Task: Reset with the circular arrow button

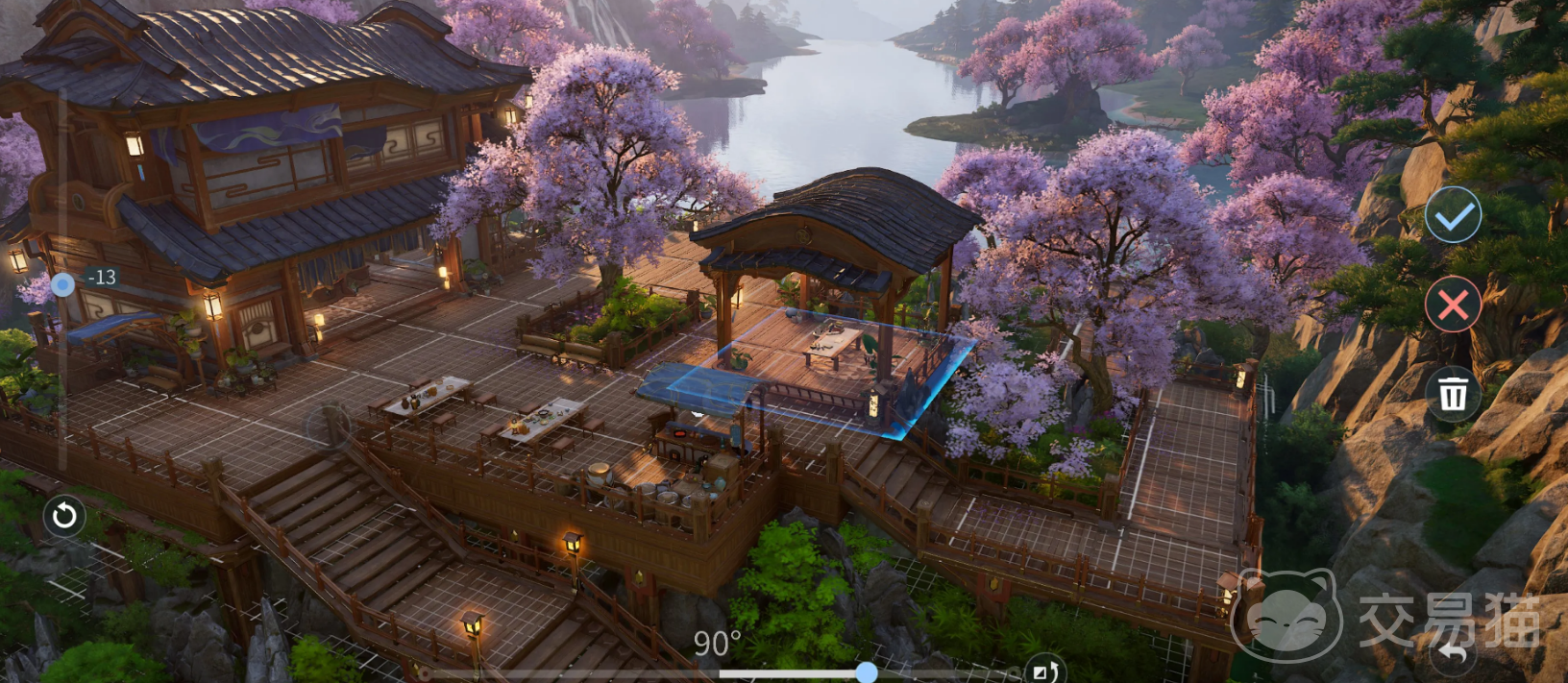Action: pos(64,516)
